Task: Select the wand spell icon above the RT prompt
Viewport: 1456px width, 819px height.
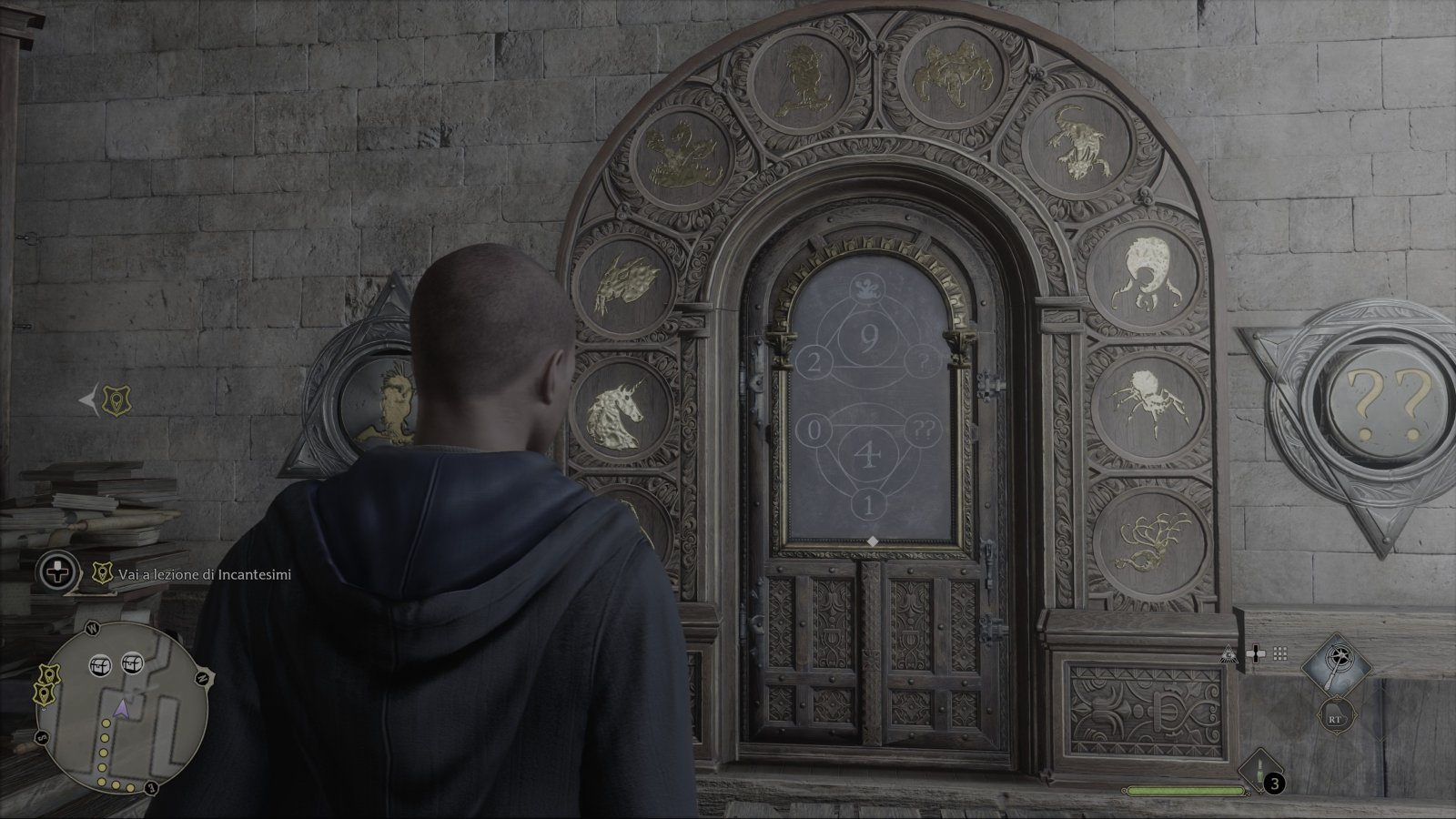Action: (x=1336, y=664)
